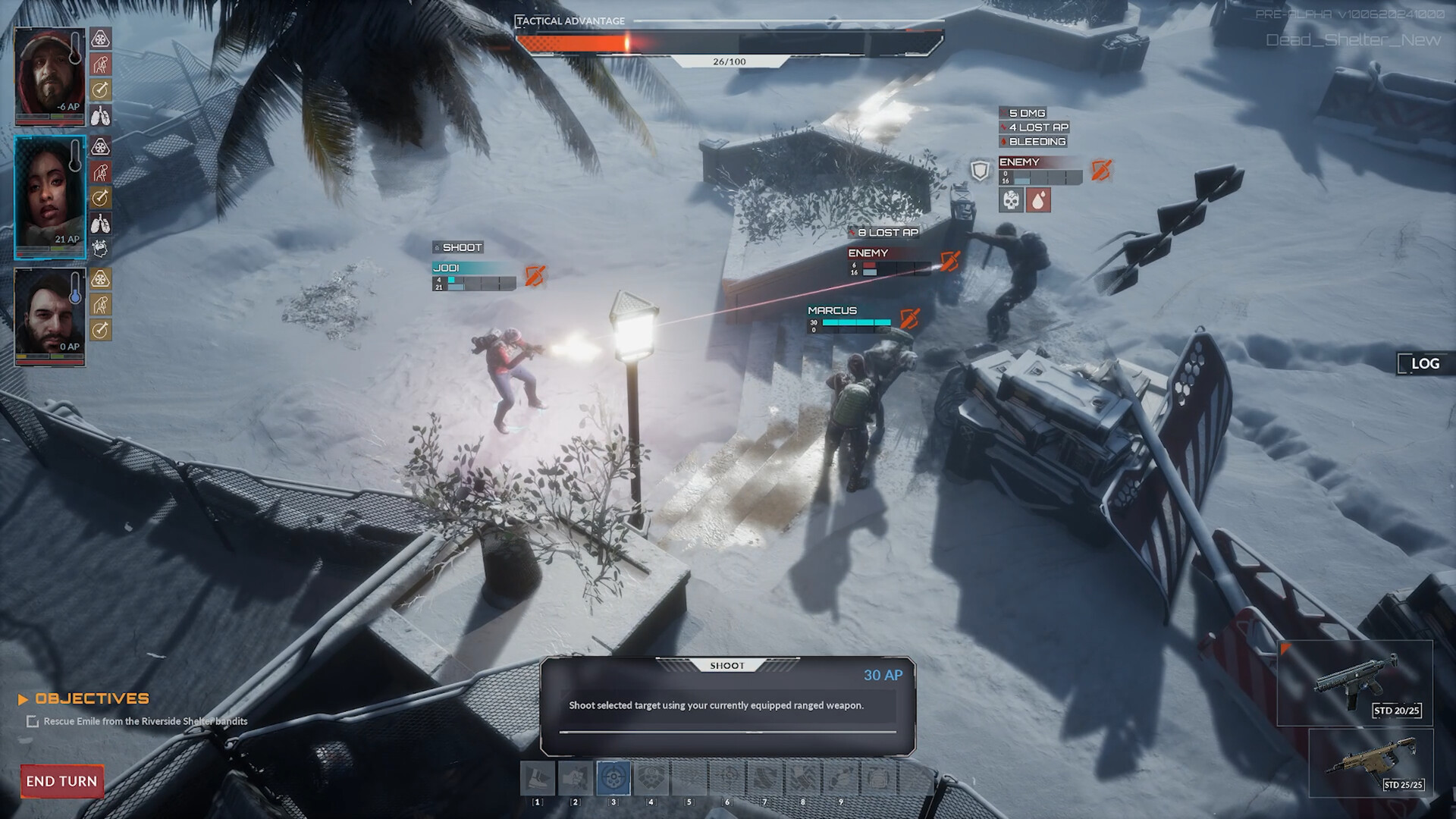Inspect the top portrait's lungs status icon
The height and width of the screenshot is (819, 1456).
(100, 116)
